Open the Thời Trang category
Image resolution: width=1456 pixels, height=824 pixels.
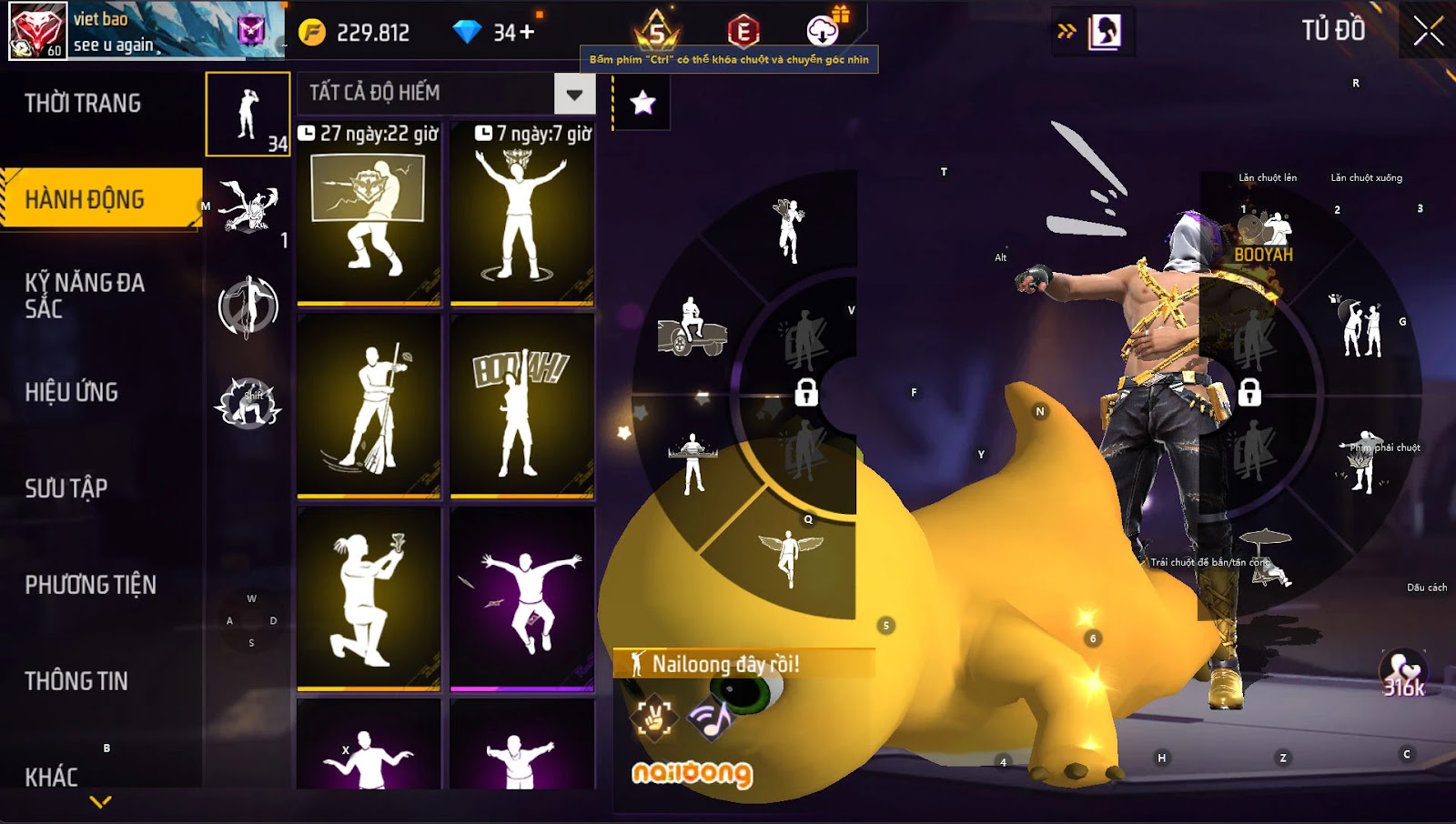(x=83, y=104)
